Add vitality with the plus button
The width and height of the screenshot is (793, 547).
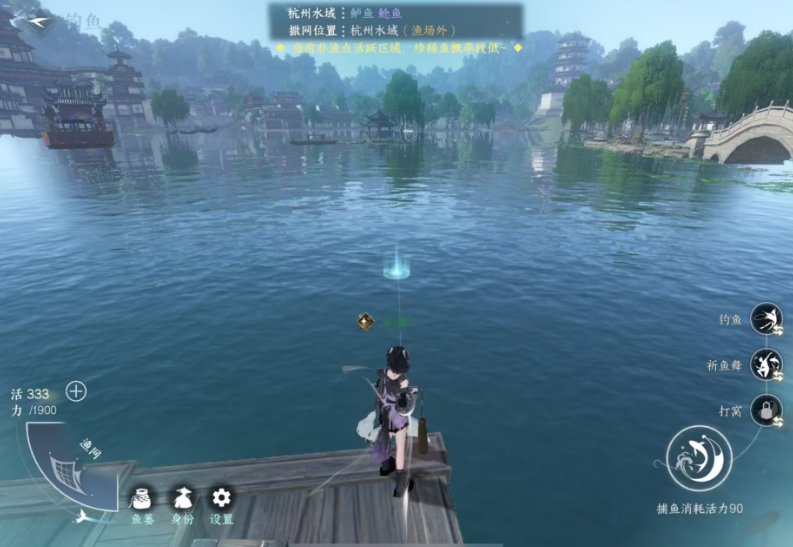click(x=76, y=391)
